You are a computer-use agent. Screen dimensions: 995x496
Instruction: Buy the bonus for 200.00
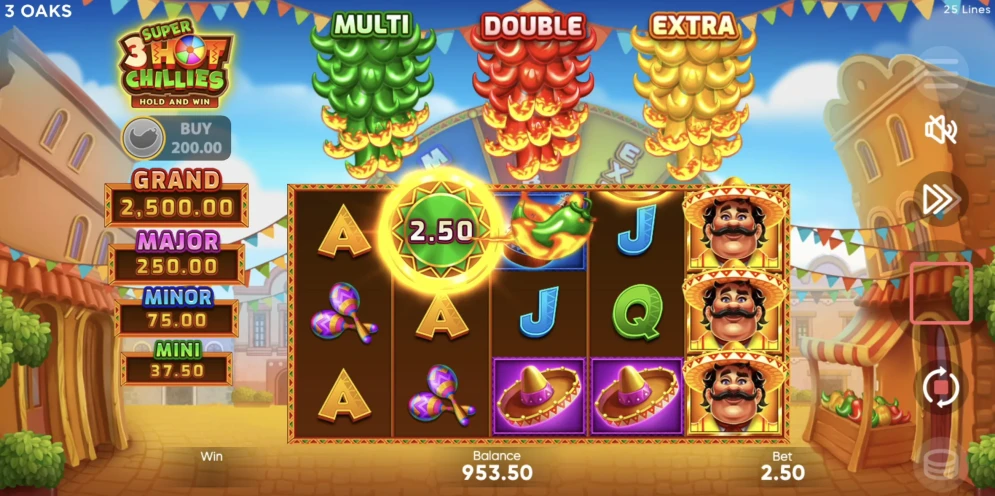point(176,138)
